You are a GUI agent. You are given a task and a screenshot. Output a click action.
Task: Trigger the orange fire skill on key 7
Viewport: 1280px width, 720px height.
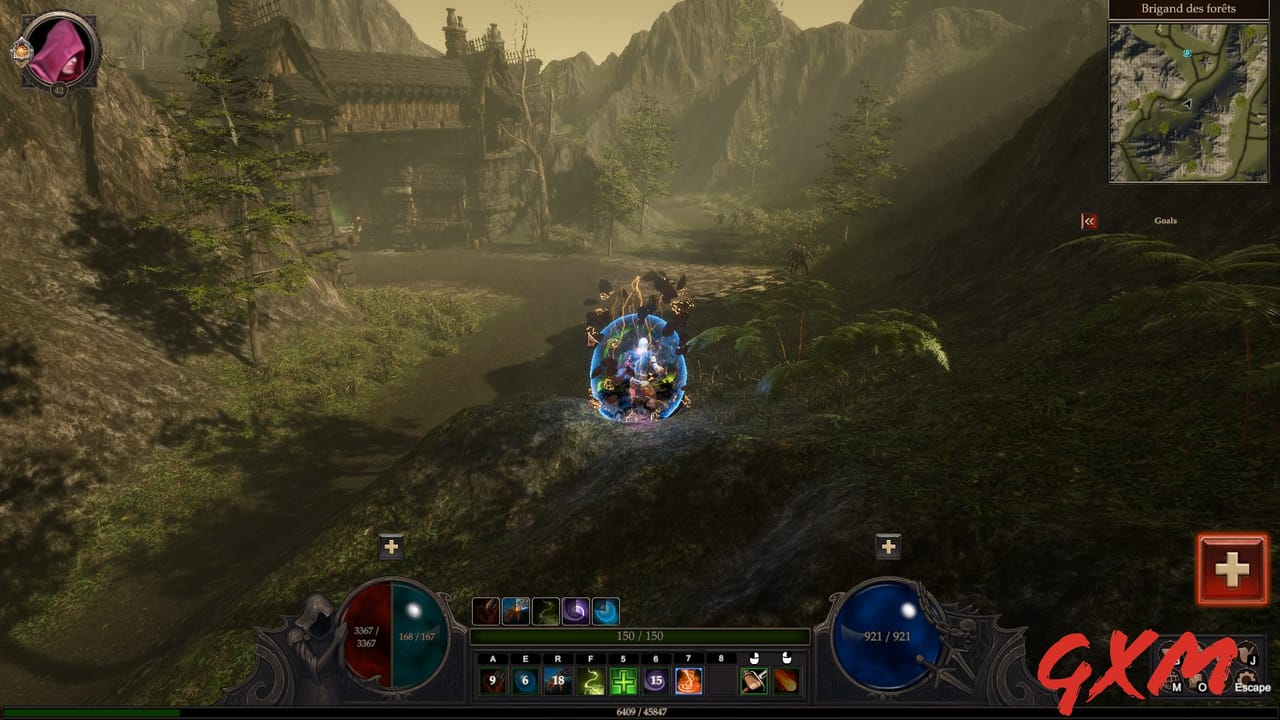point(688,681)
